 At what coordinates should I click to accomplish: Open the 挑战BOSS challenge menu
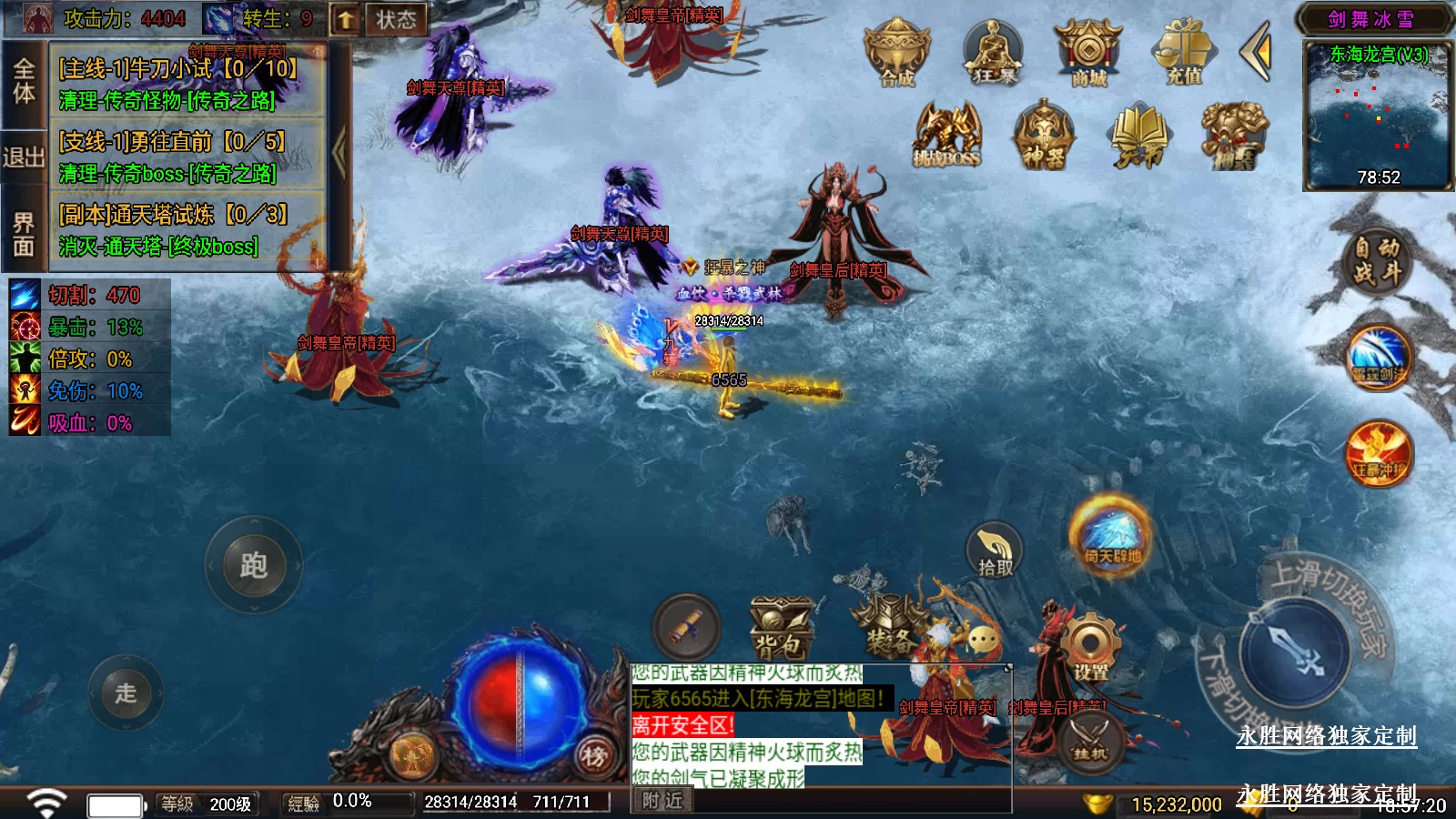(x=947, y=136)
